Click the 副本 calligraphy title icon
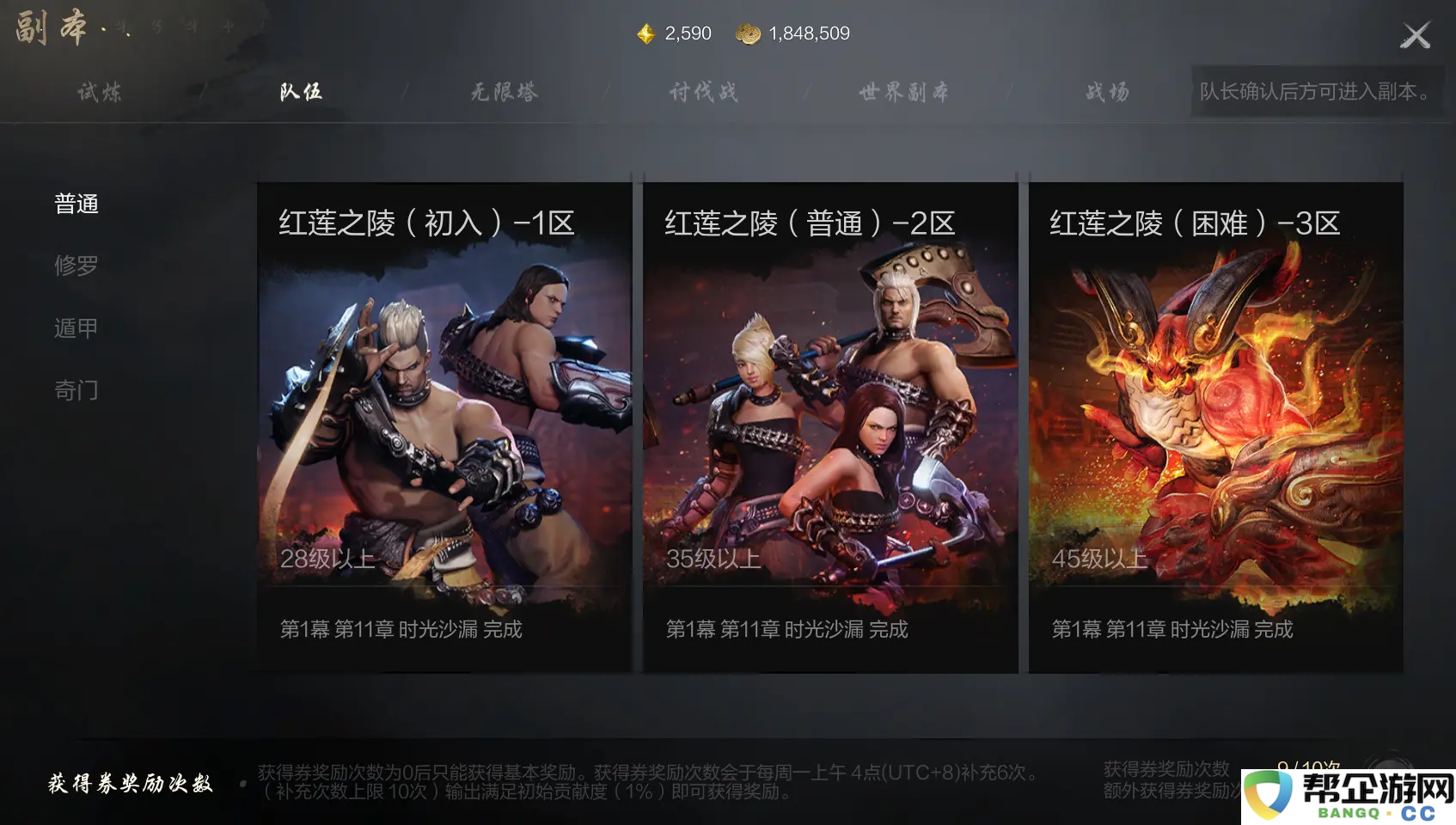This screenshot has height=825, width=1456. pos(47,26)
